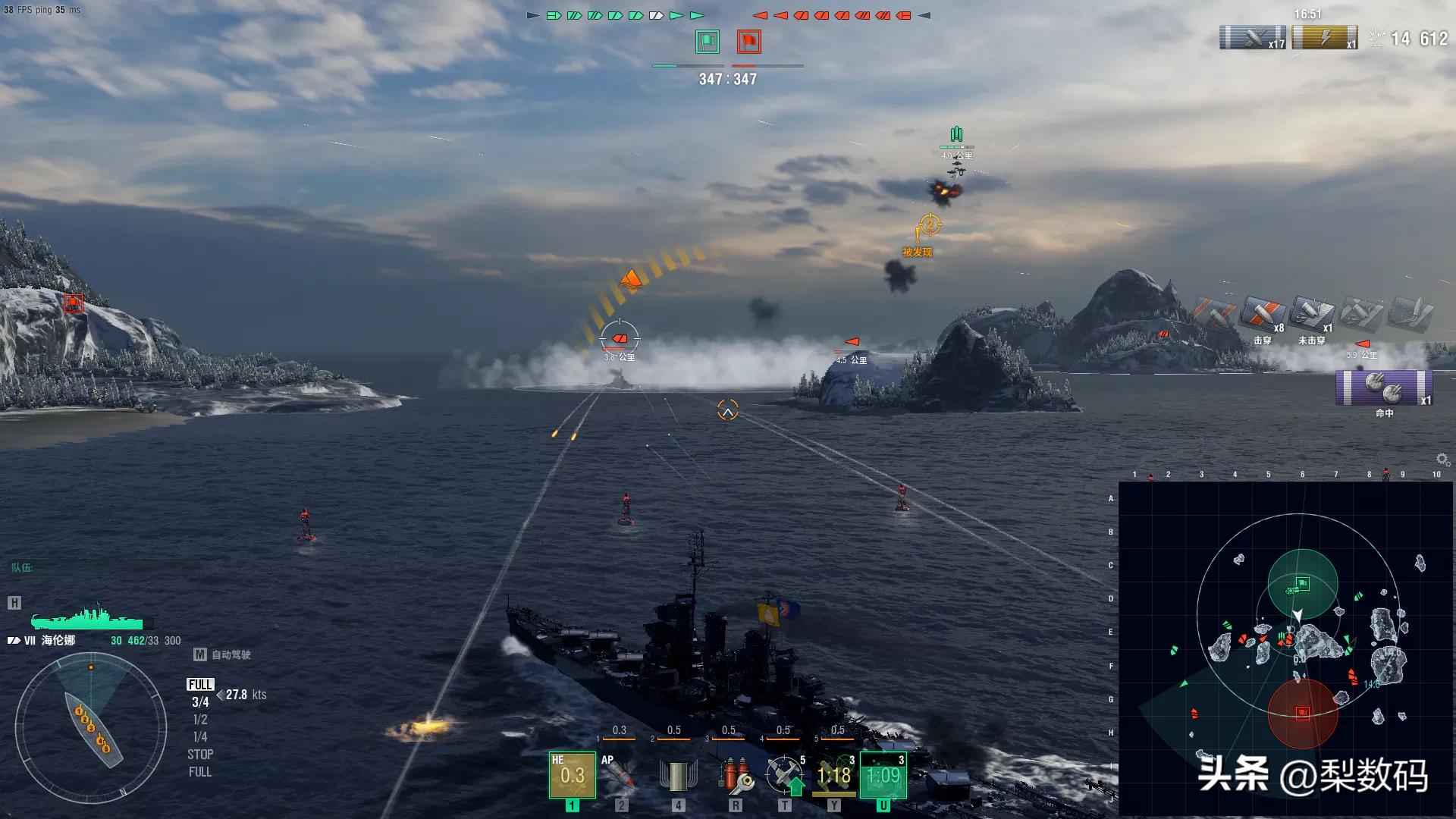Set throttle to 1/4 speed
Screen dimensions: 1456x819
200,737
